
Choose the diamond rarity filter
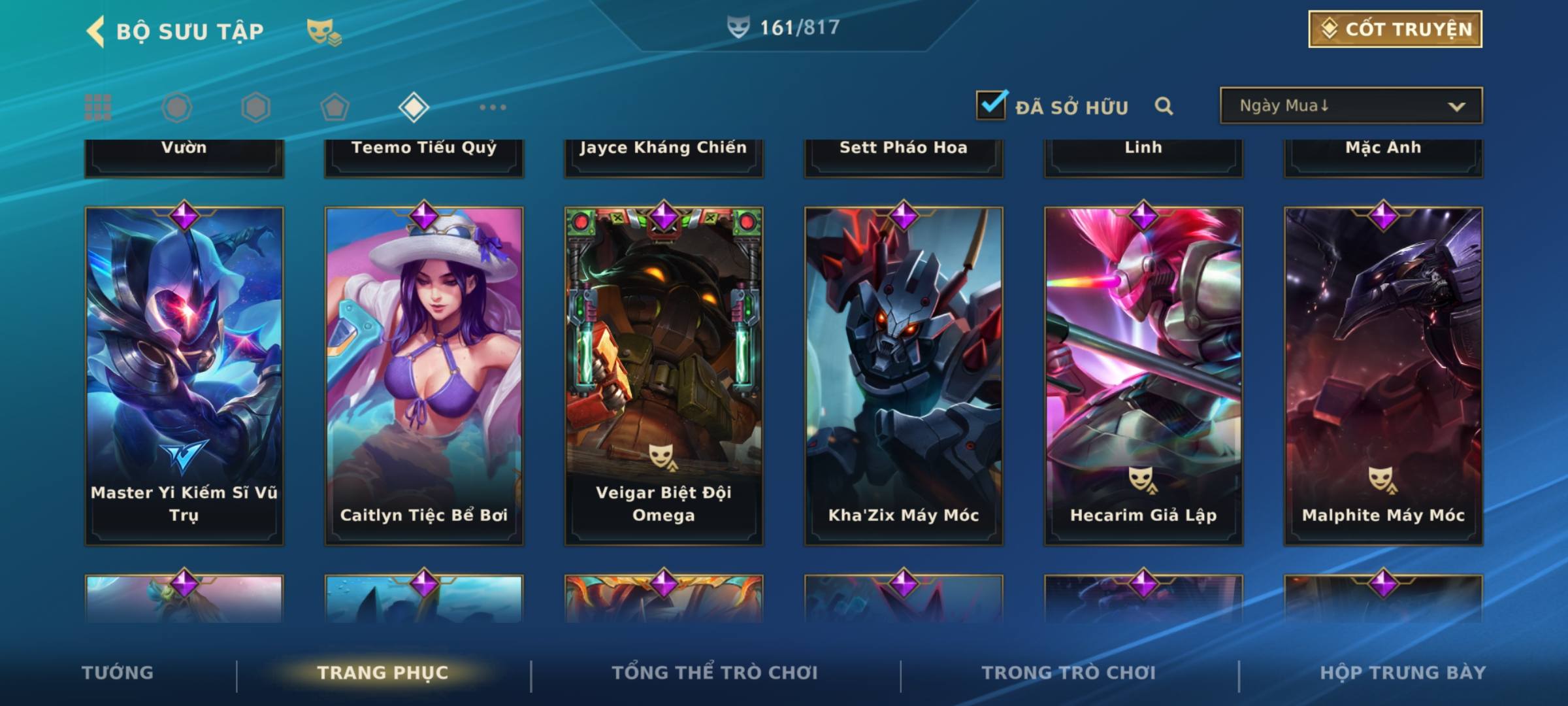(414, 107)
